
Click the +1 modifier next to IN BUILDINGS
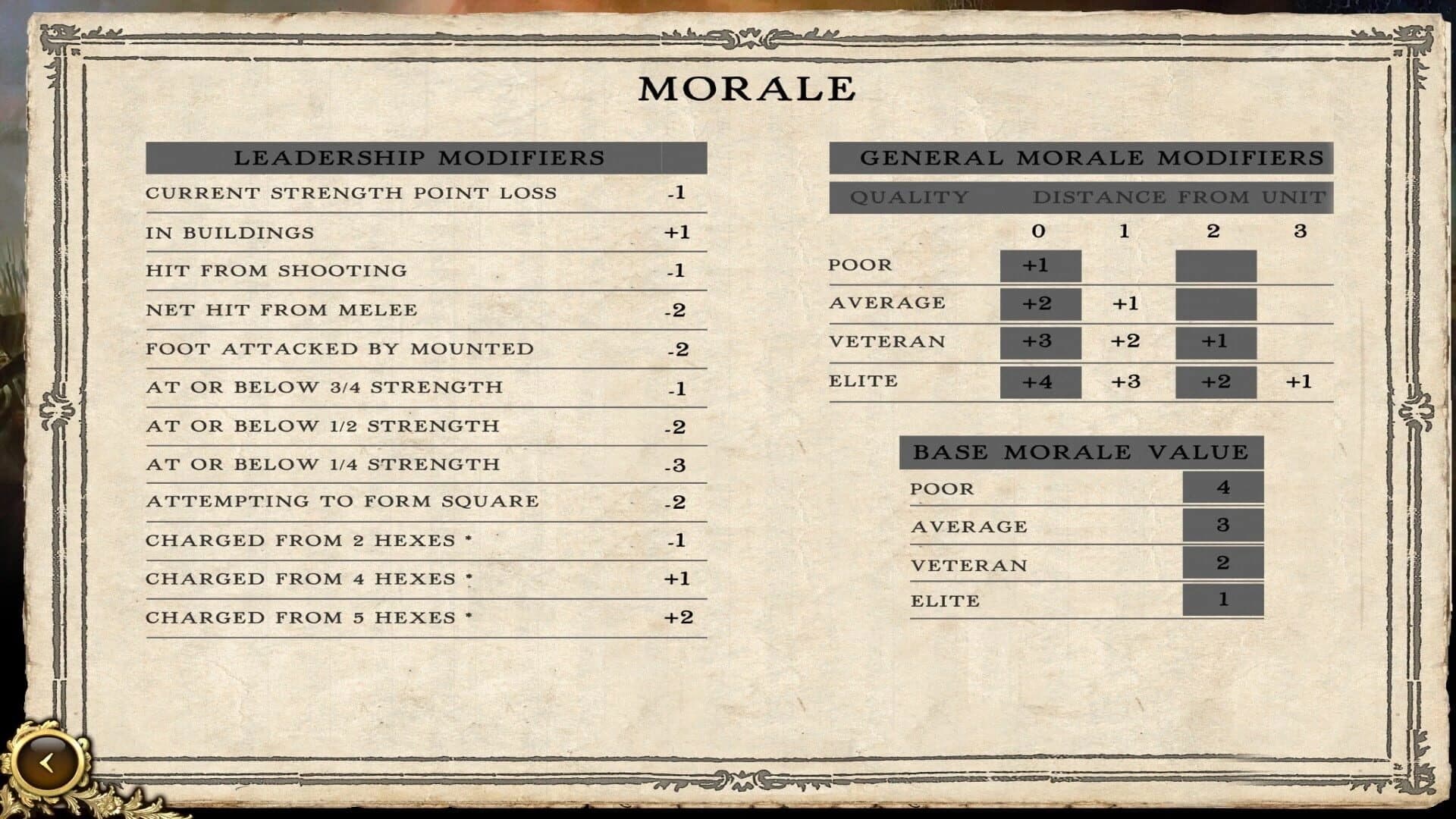pyautogui.click(x=679, y=233)
